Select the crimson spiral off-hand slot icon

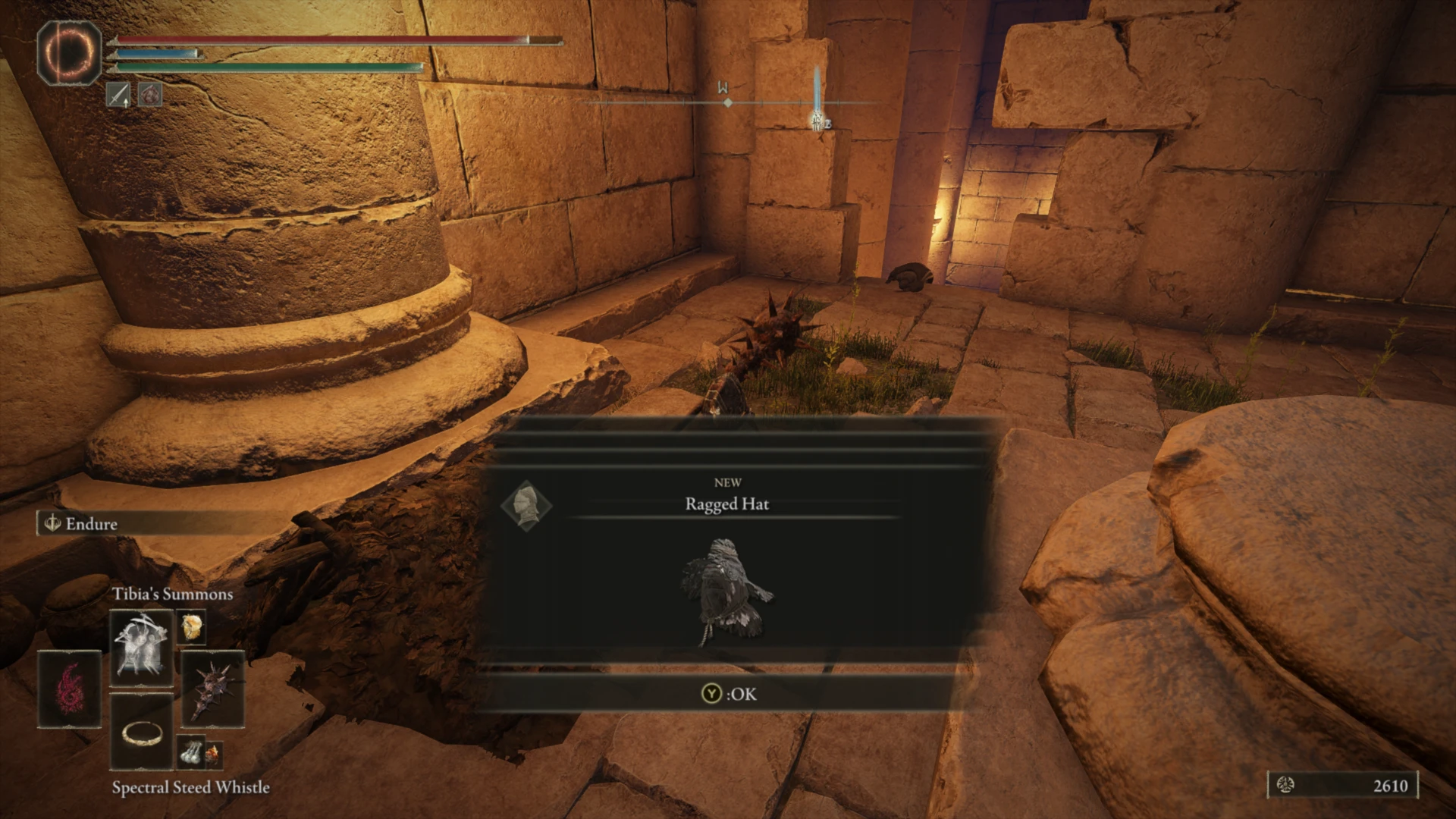[x=71, y=687]
